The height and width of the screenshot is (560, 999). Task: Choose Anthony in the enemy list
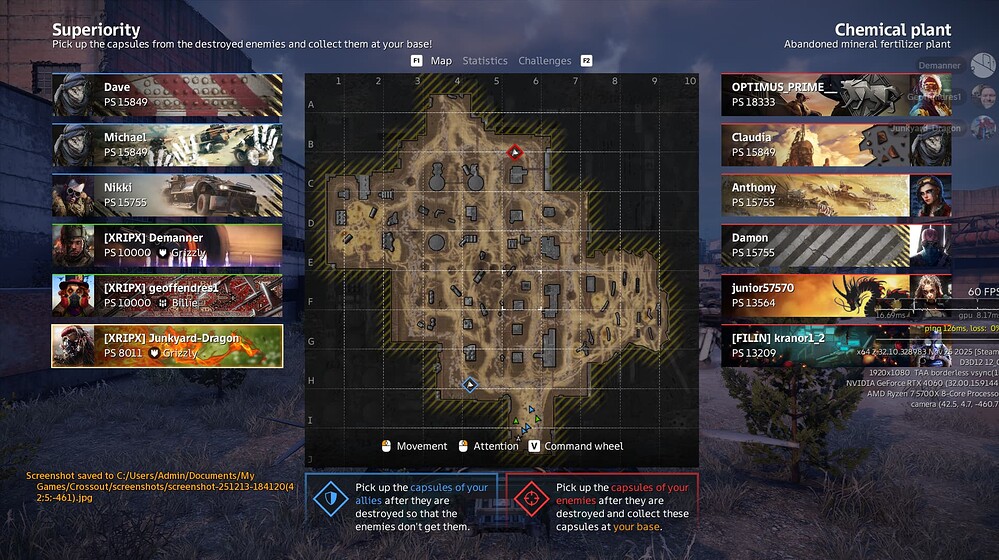pyautogui.click(x=836, y=195)
